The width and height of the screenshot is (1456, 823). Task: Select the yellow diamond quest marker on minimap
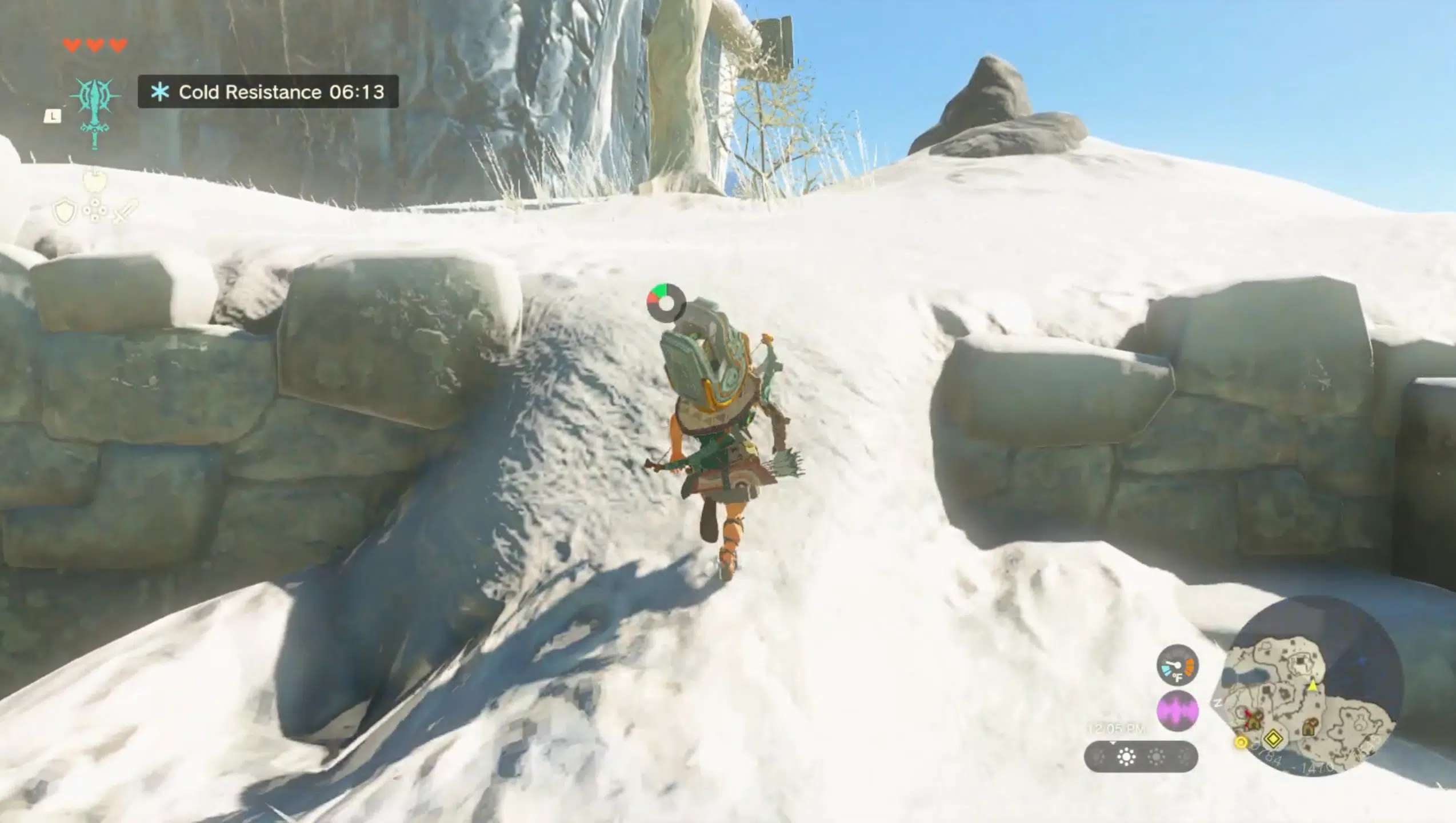[x=1273, y=739]
